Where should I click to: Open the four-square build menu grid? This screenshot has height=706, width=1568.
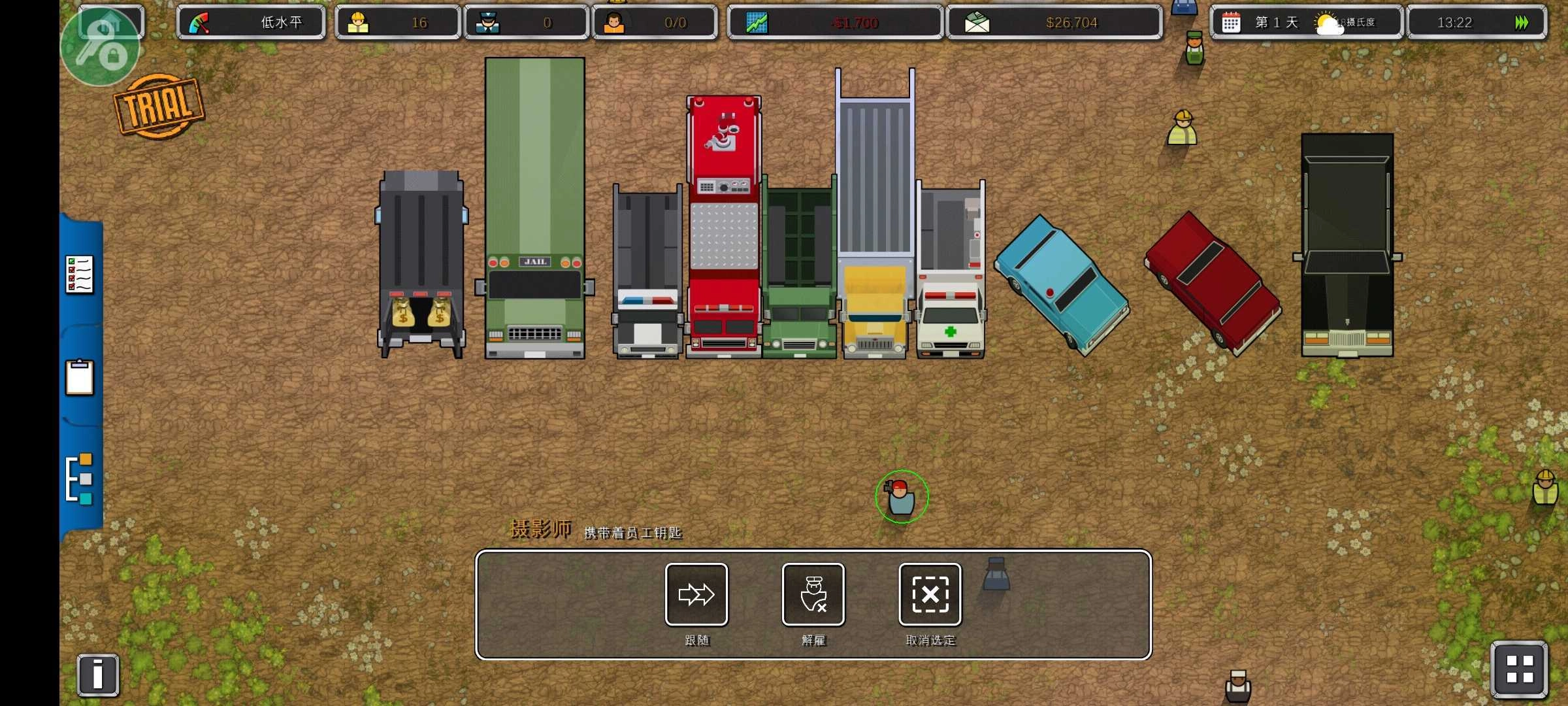[1519, 669]
